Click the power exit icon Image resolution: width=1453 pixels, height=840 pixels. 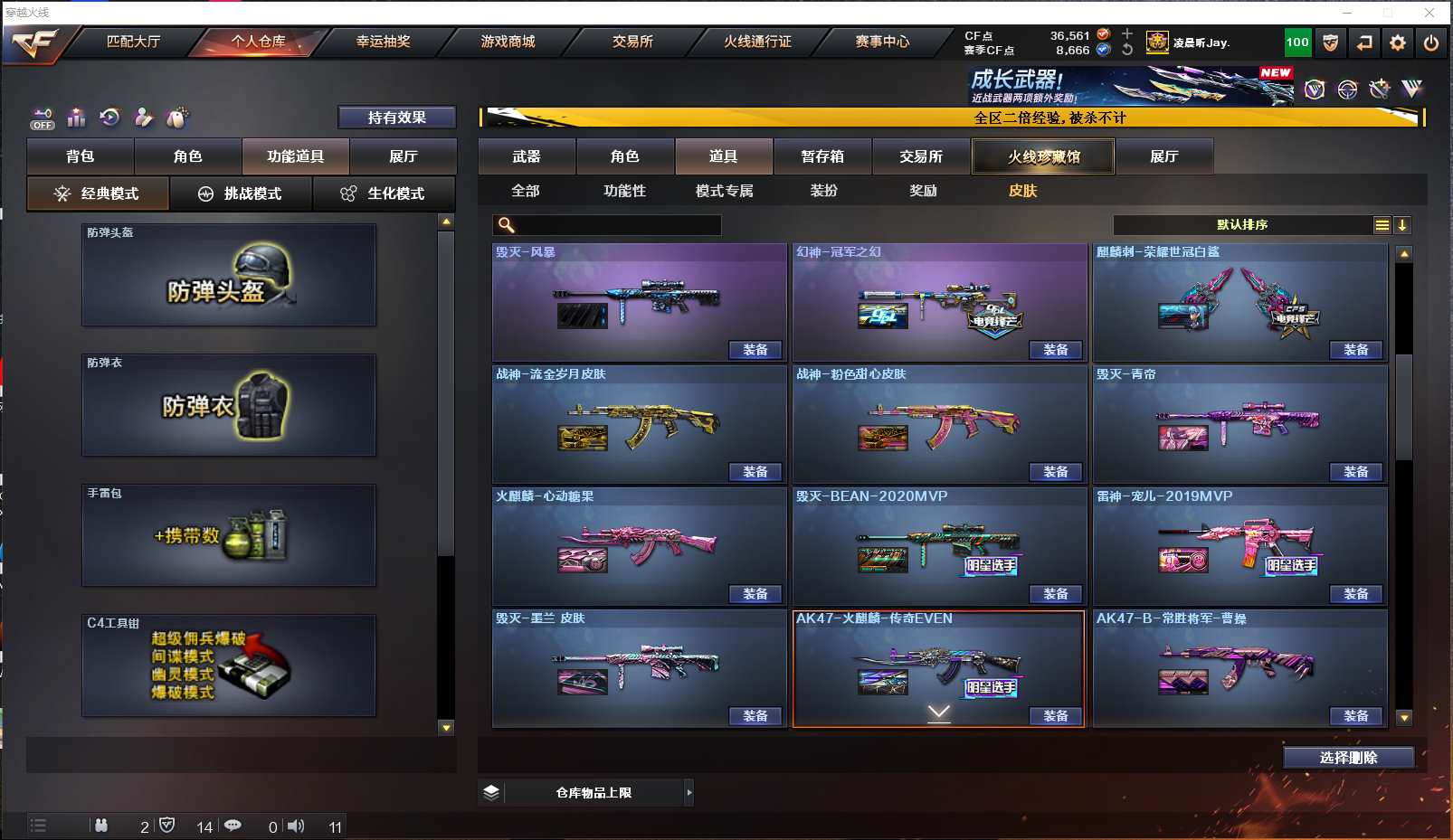pyautogui.click(x=1430, y=42)
